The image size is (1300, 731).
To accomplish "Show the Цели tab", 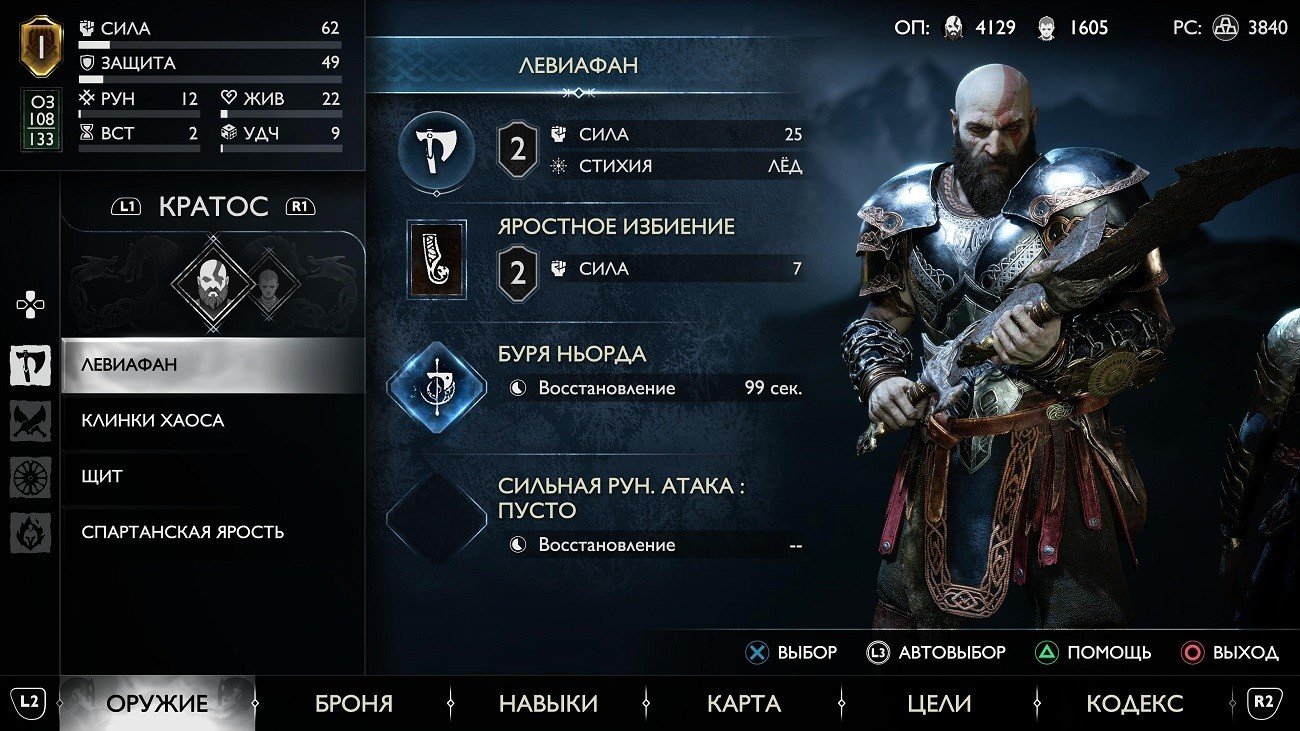I will point(939,703).
